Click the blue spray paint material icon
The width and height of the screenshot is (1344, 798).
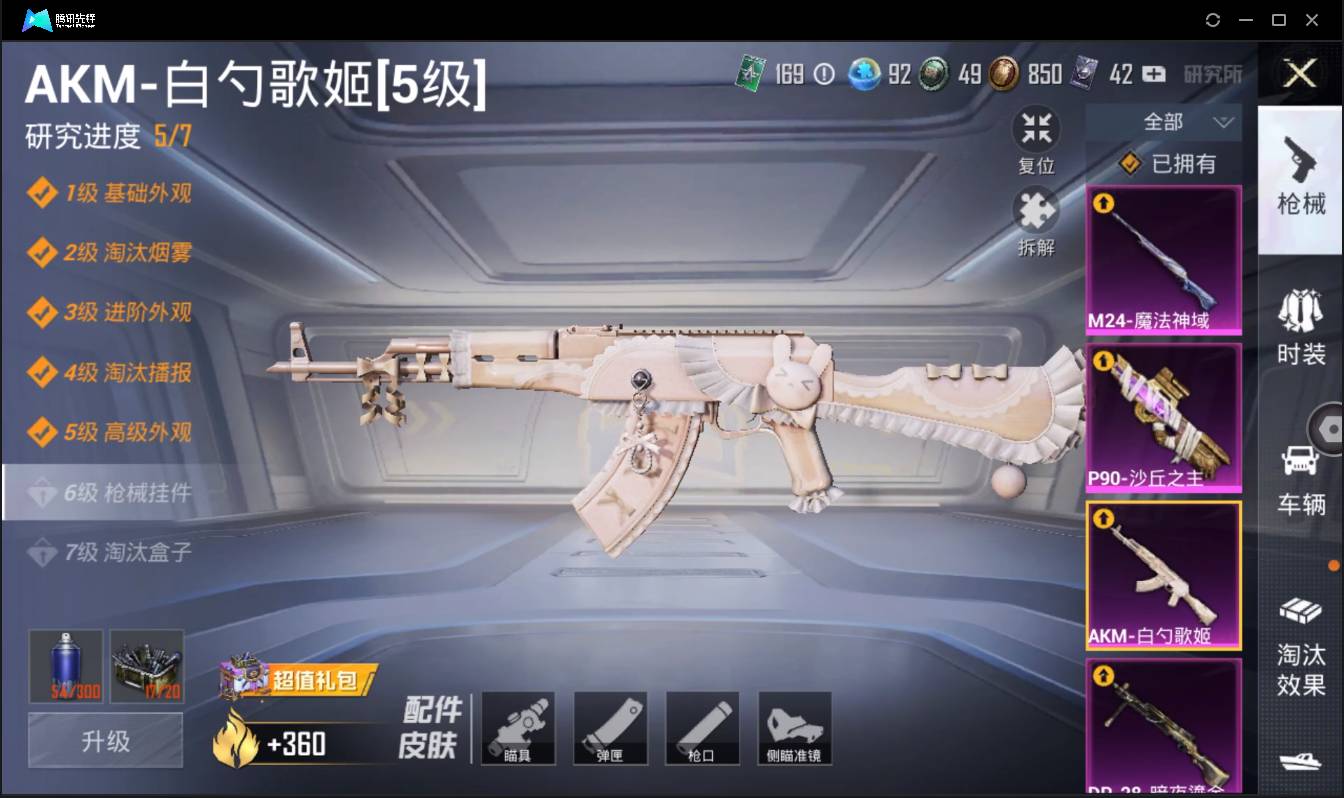click(64, 665)
